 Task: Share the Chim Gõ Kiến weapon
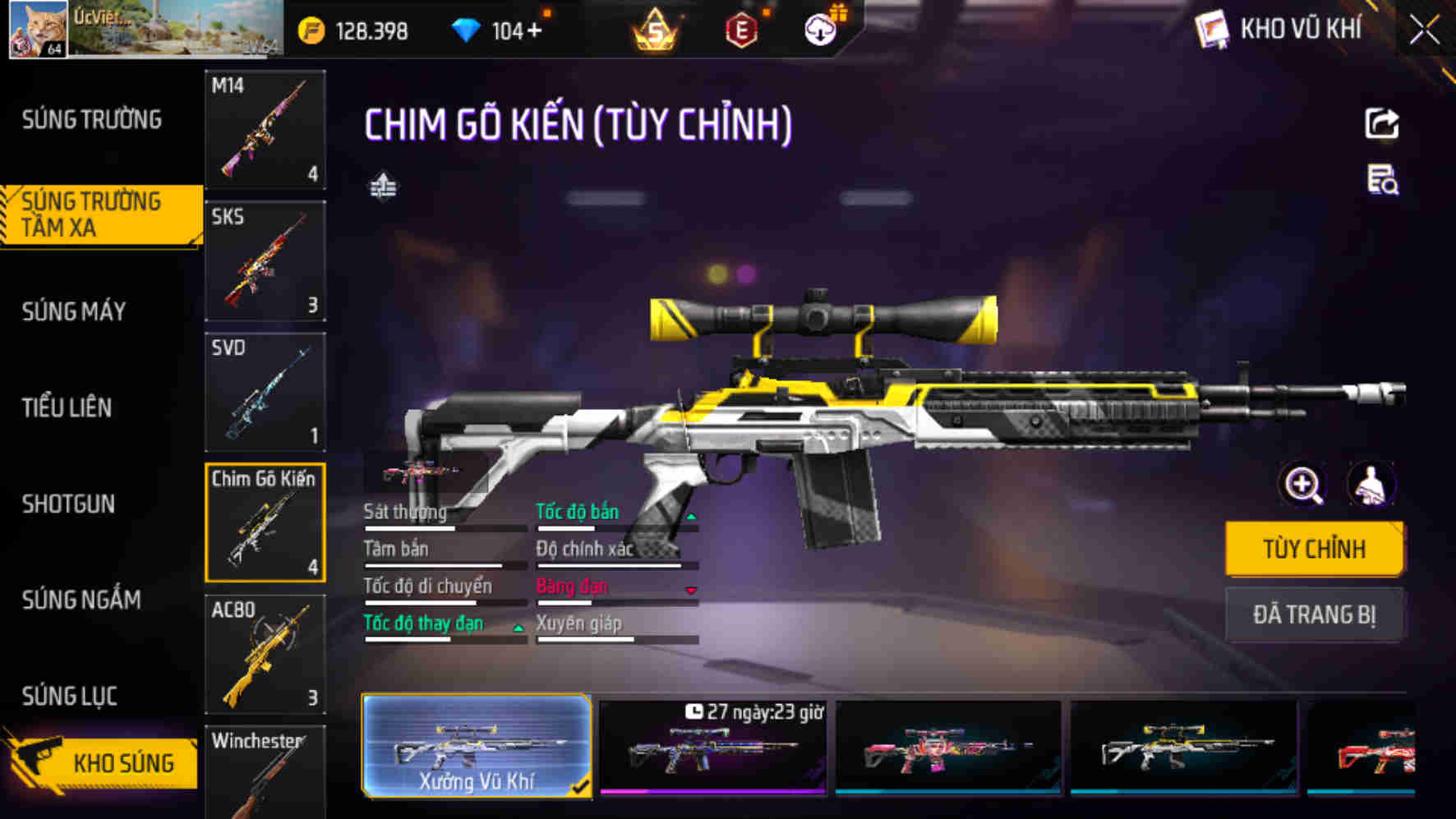click(1383, 122)
